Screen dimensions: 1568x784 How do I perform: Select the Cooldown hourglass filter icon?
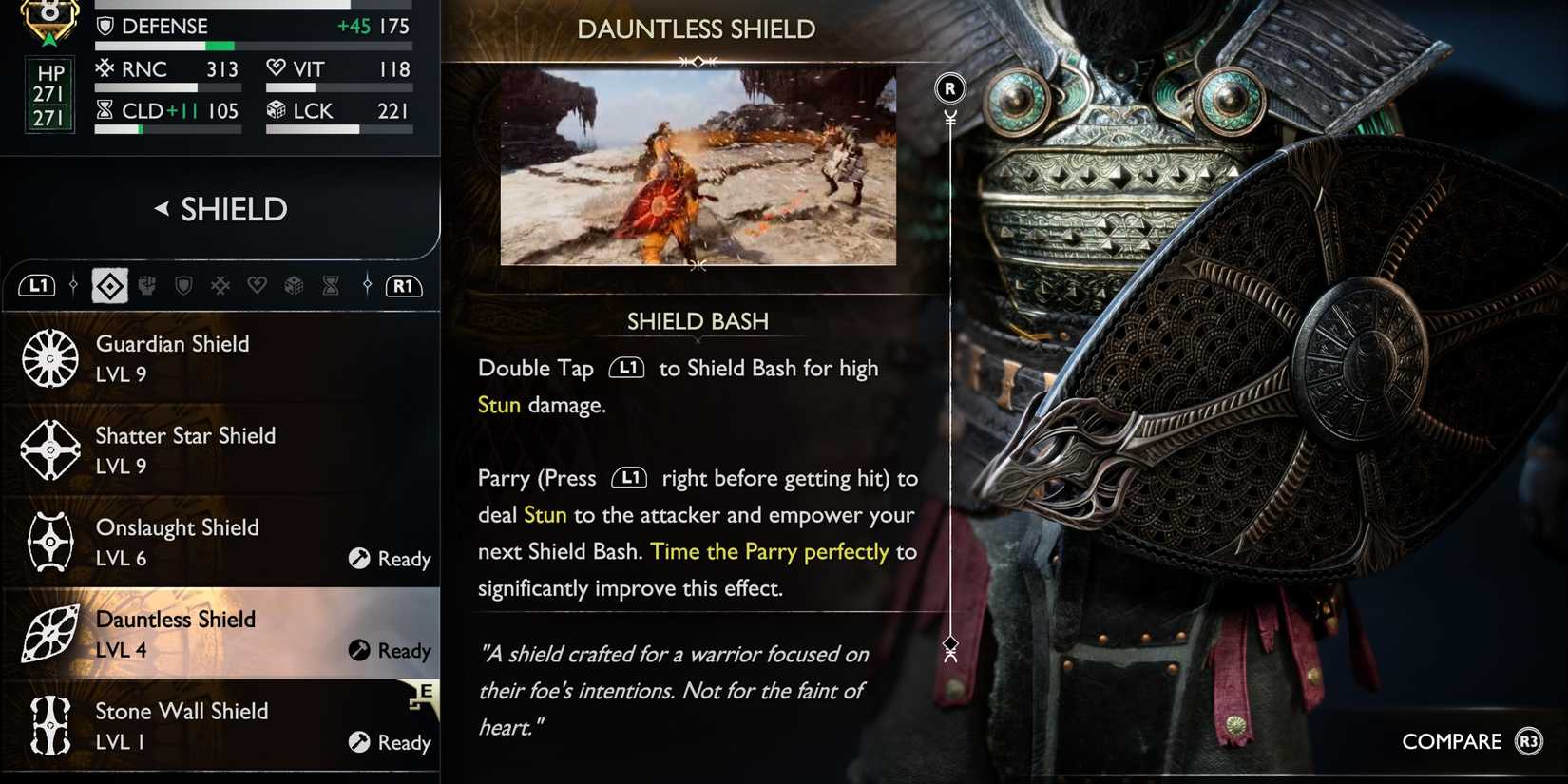(x=330, y=285)
